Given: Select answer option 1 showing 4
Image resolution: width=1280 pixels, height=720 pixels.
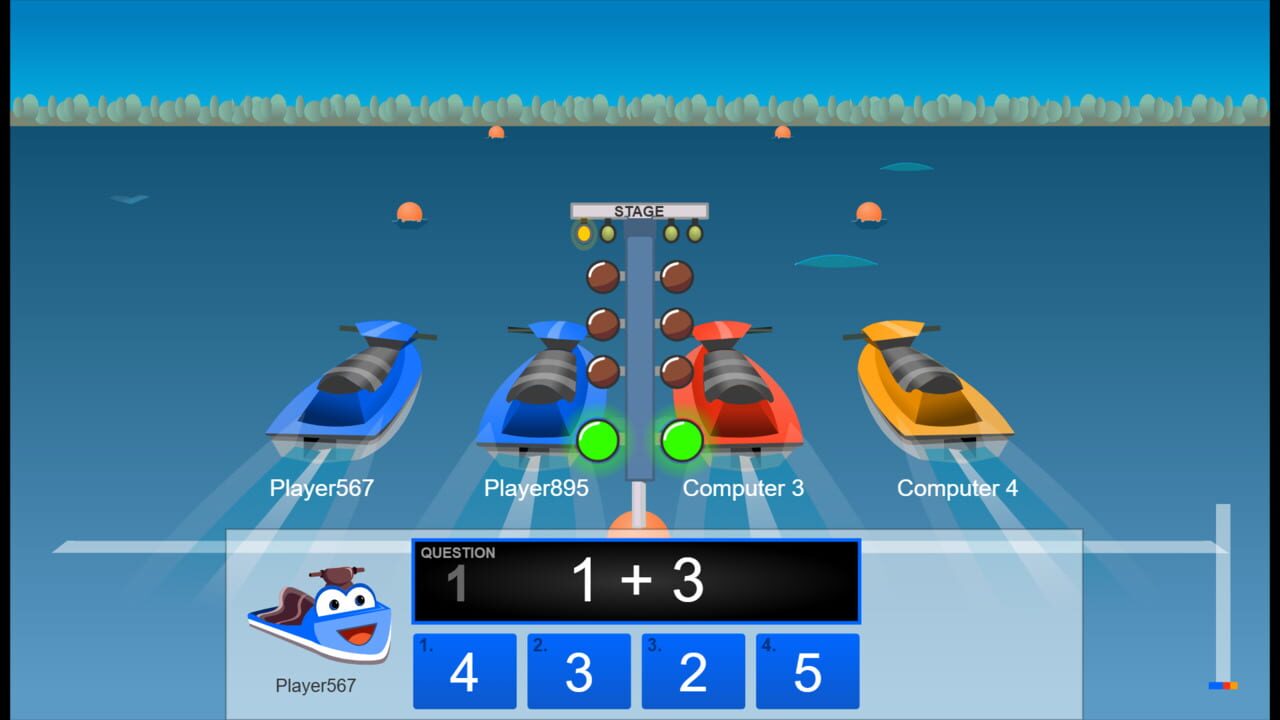Looking at the screenshot, I should pos(464,670).
